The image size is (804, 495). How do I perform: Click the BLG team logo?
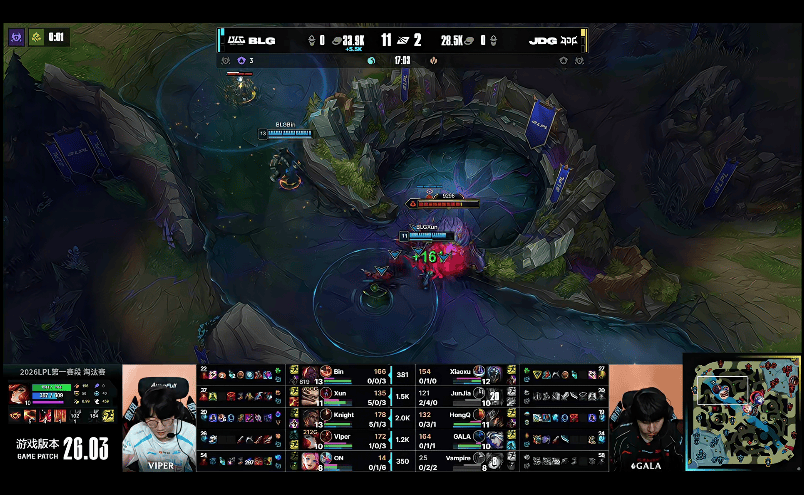pyautogui.click(x=236, y=41)
